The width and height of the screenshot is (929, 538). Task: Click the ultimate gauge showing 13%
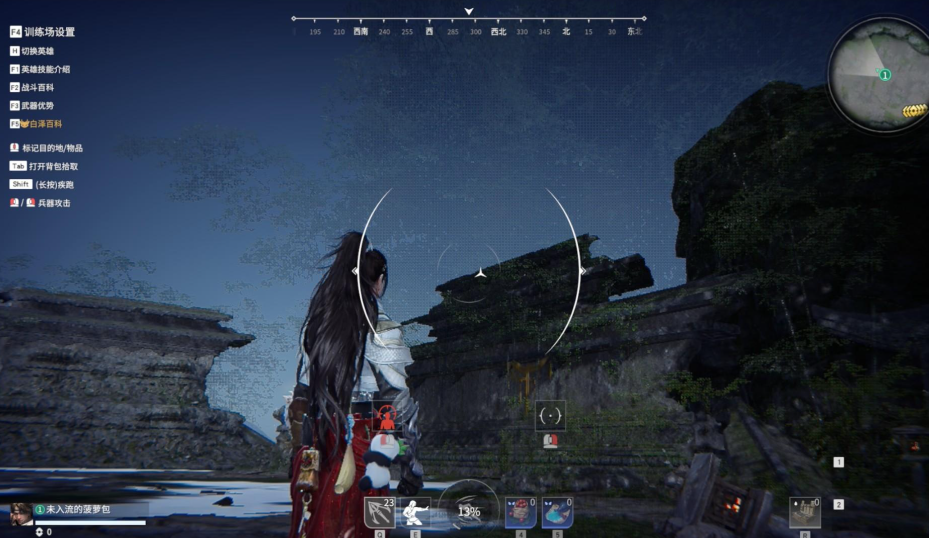(x=468, y=510)
